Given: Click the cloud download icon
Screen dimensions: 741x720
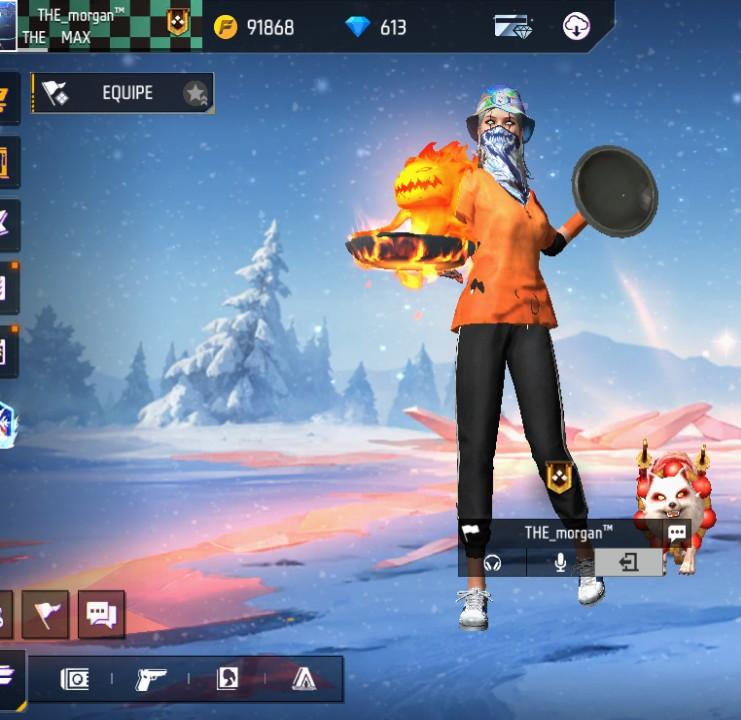Looking at the screenshot, I should coord(577,27).
